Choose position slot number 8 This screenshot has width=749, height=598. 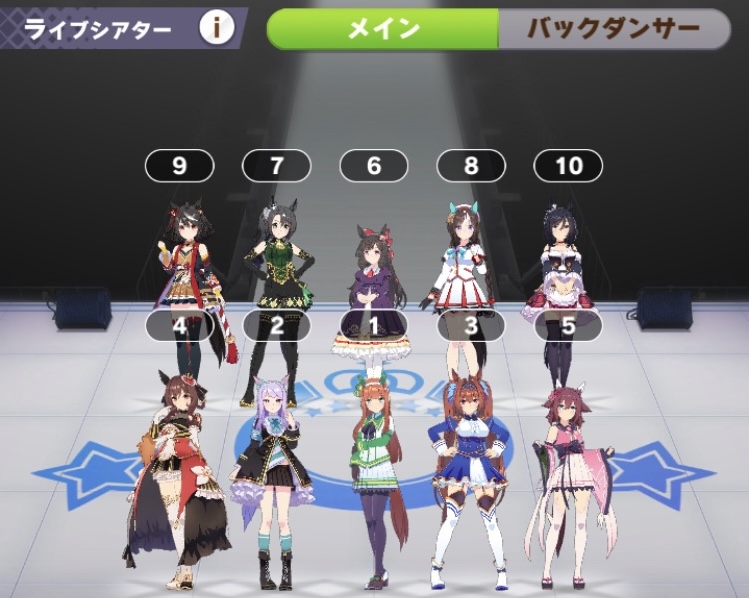[x=471, y=165]
